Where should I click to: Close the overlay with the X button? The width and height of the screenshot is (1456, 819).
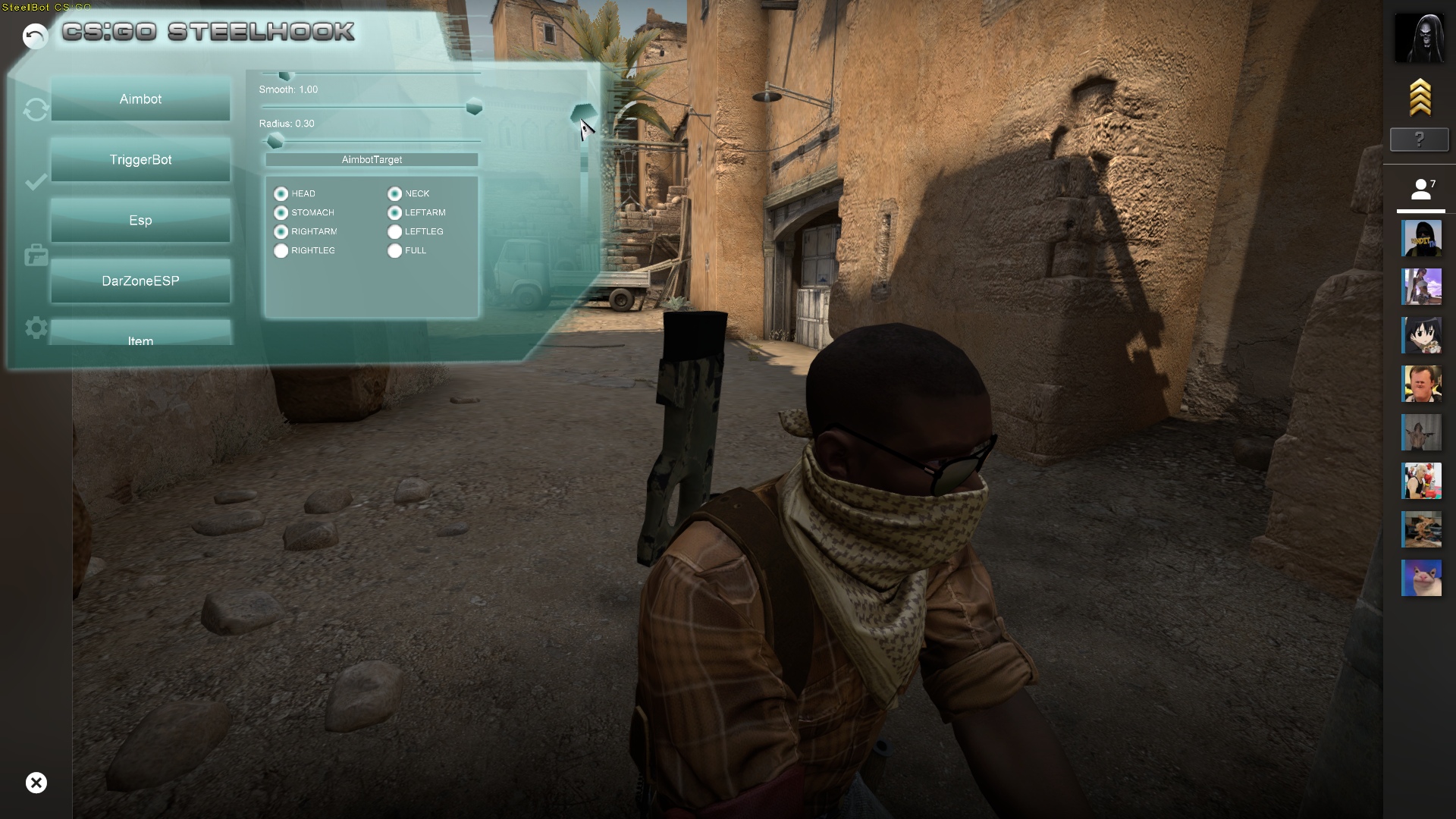click(36, 783)
